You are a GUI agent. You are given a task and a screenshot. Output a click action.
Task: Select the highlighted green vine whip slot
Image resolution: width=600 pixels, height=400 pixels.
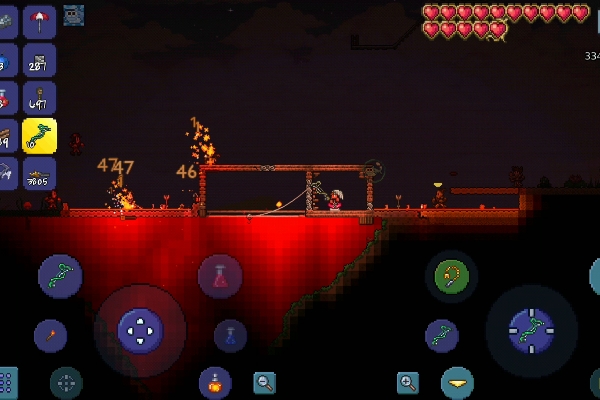click(x=40, y=135)
